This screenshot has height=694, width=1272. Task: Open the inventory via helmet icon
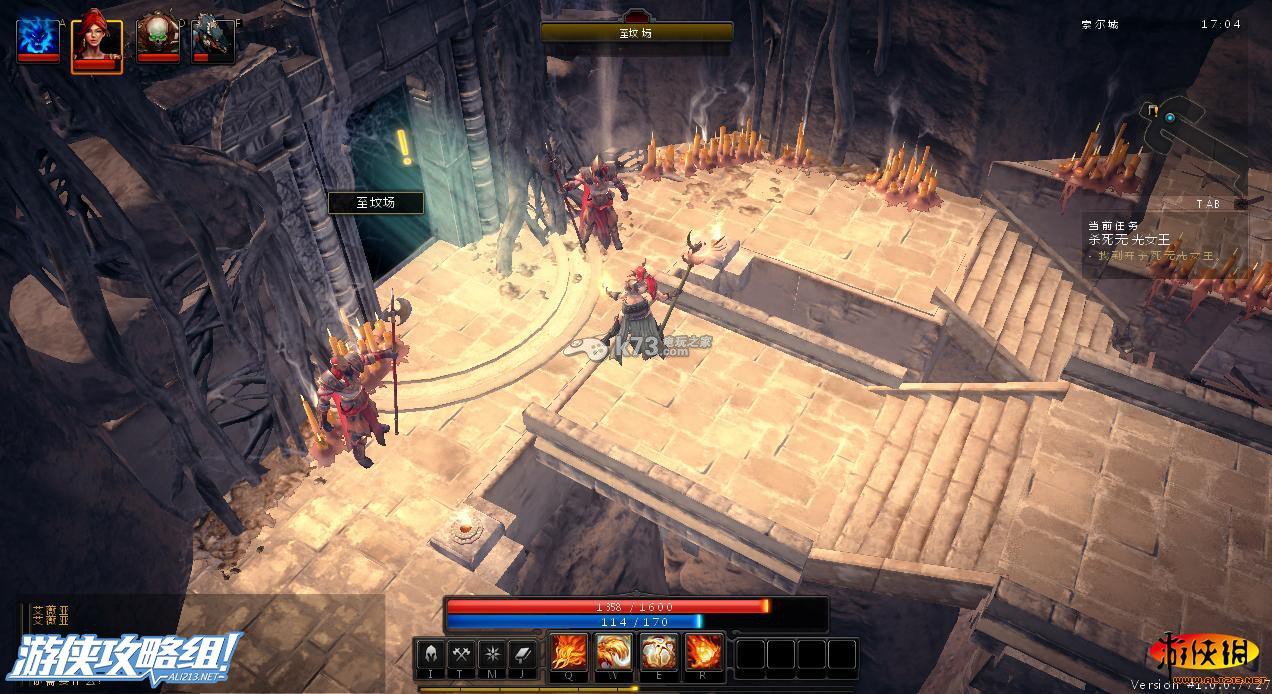(430, 654)
